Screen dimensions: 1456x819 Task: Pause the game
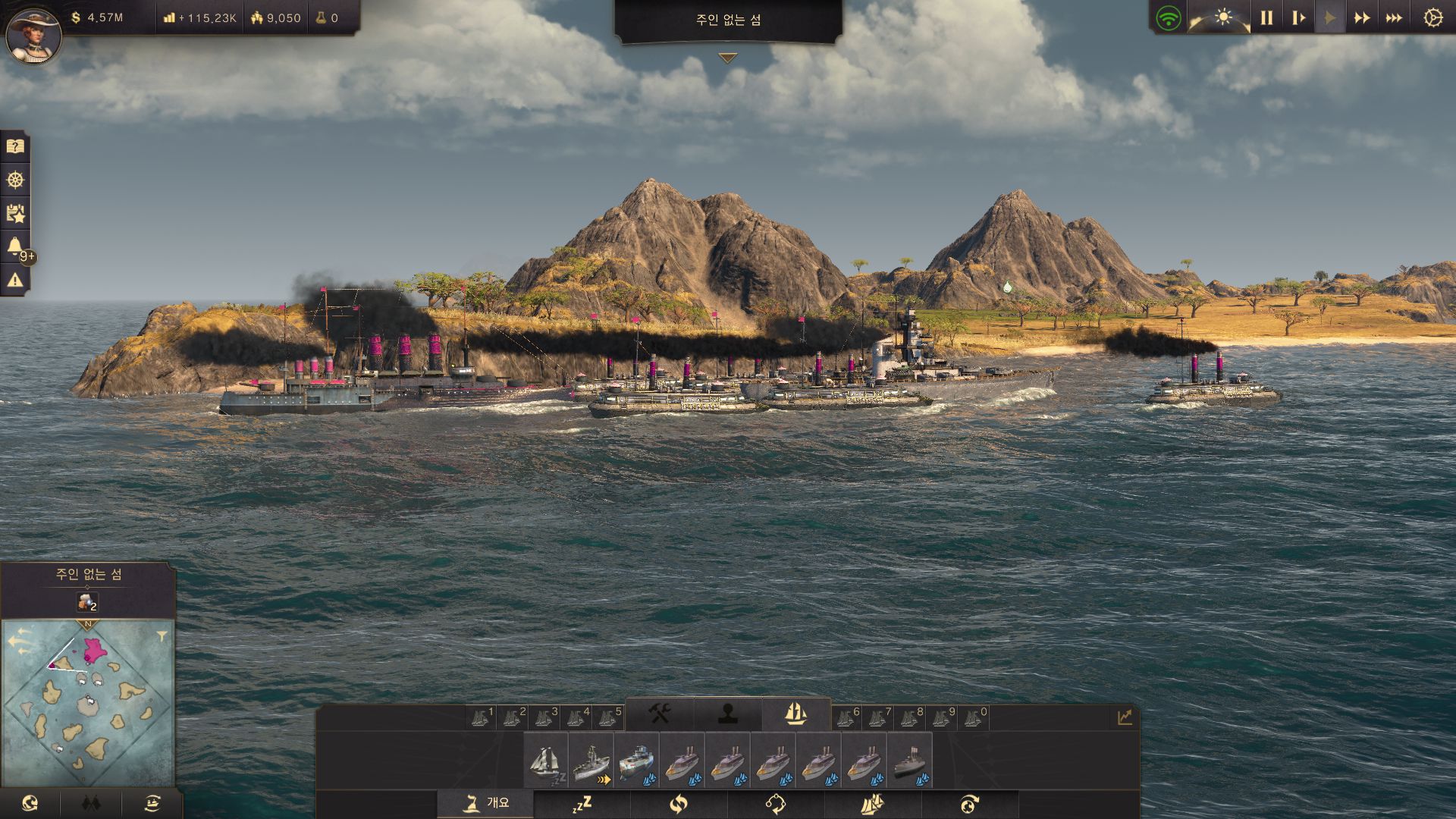1266,17
